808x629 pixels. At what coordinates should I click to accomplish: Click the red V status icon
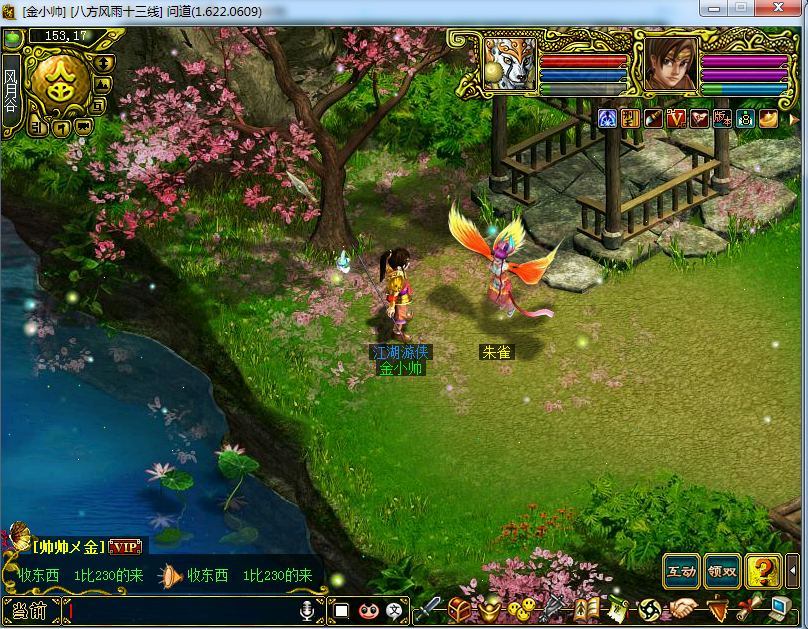click(676, 119)
